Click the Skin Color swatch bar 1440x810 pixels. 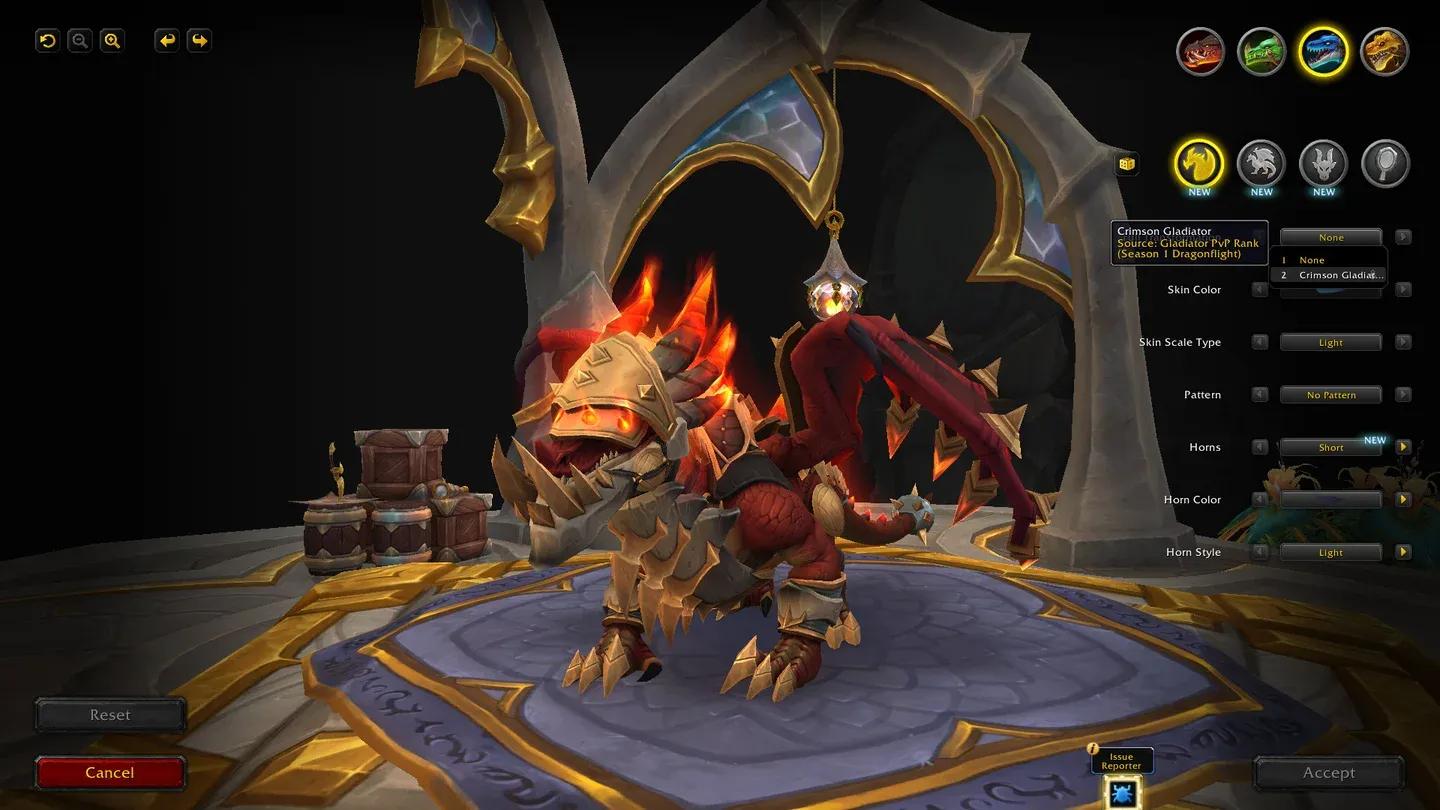[x=1331, y=289]
